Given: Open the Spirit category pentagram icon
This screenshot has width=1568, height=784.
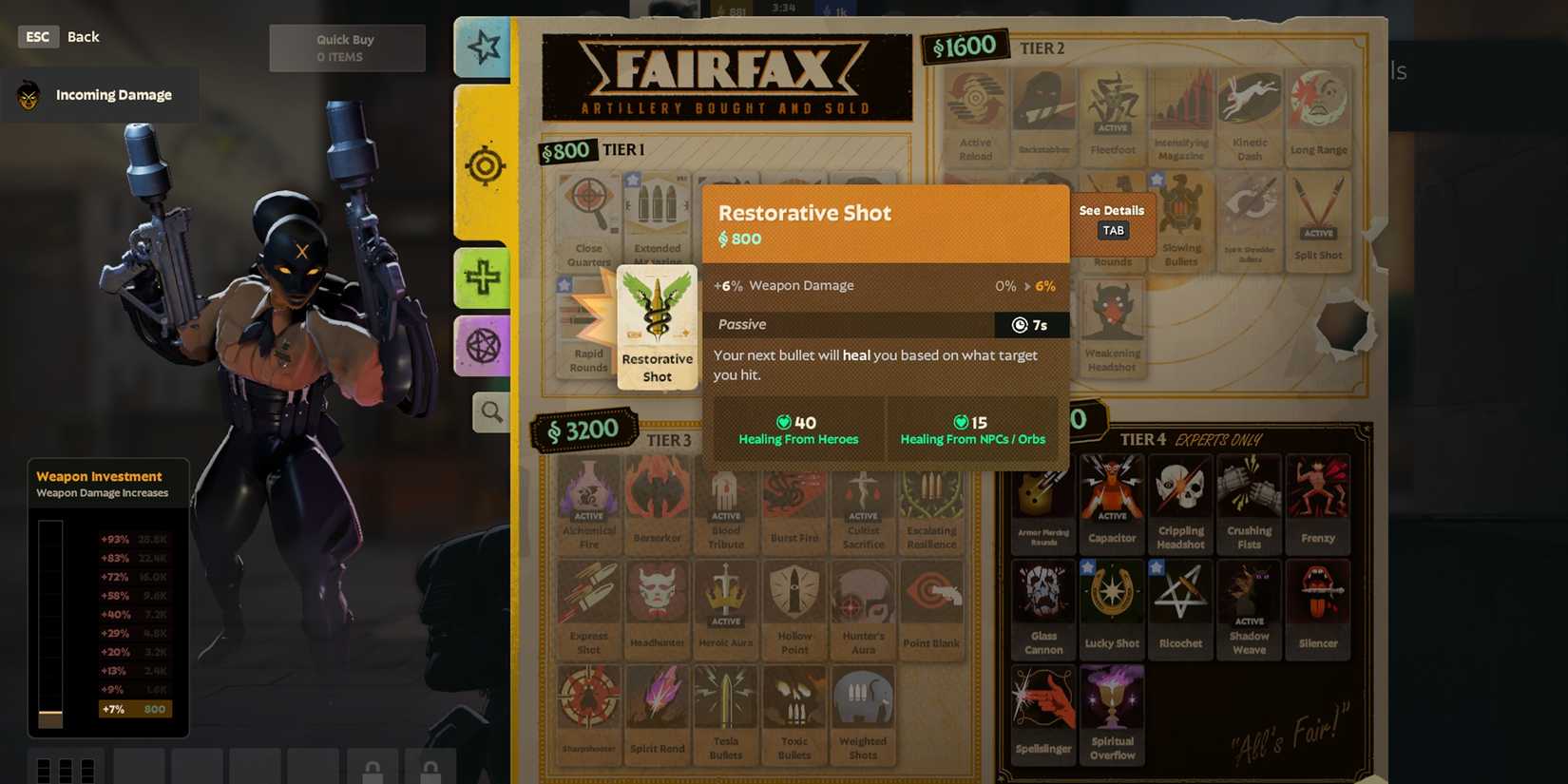Looking at the screenshot, I should pos(485,344).
